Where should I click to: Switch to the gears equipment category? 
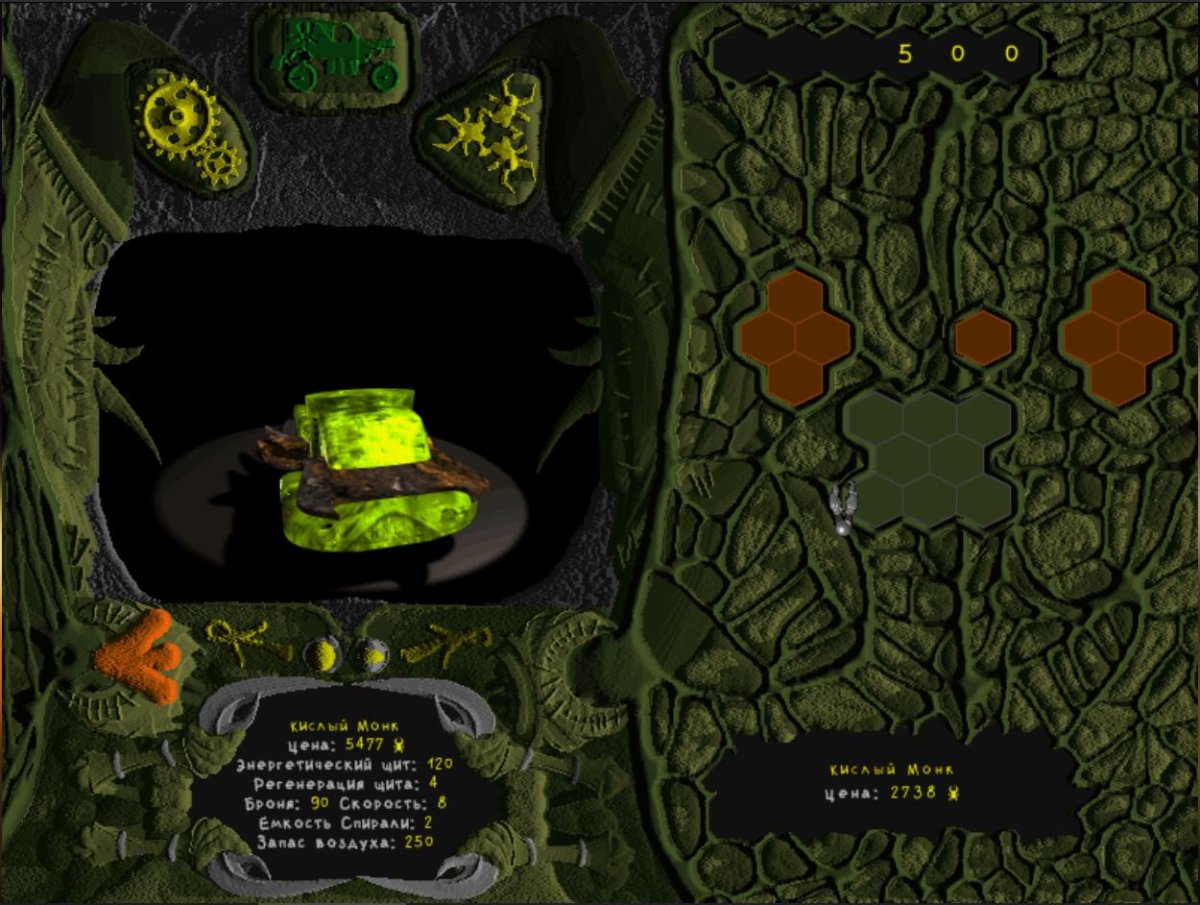coord(190,131)
